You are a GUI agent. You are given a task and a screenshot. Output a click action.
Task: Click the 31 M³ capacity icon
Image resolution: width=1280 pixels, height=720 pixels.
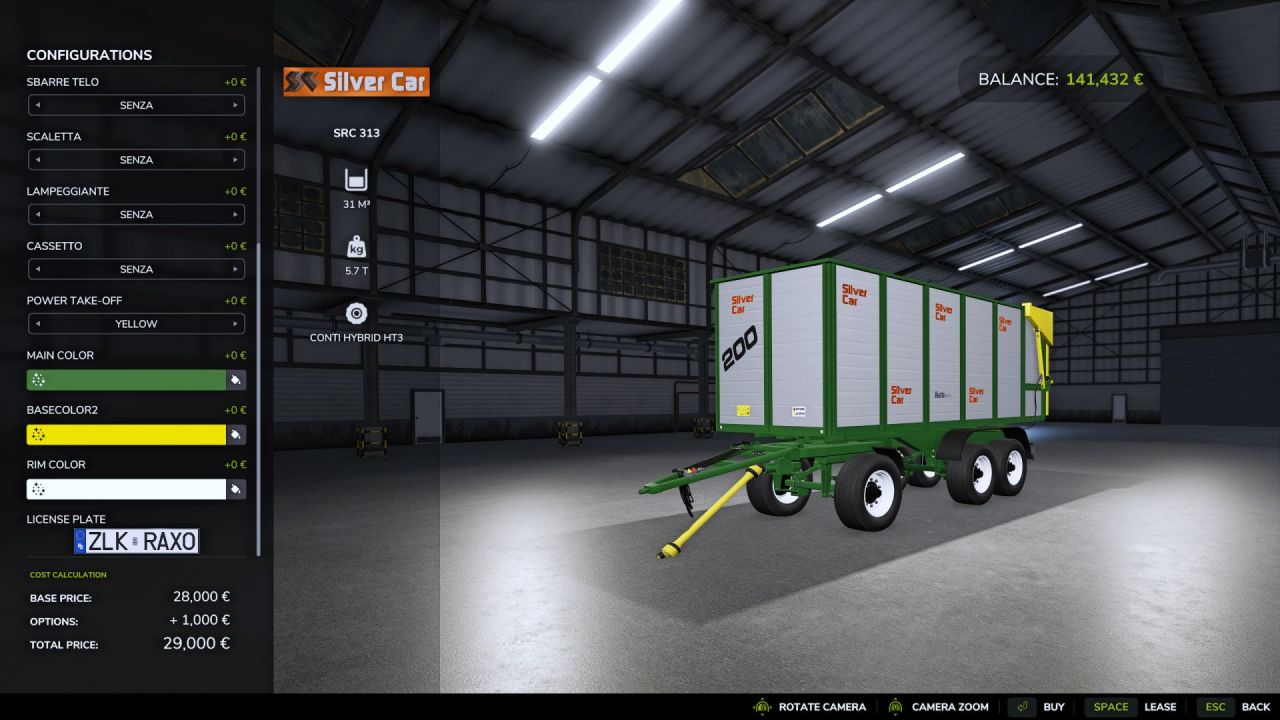pyautogui.click(x=357, y=180)
